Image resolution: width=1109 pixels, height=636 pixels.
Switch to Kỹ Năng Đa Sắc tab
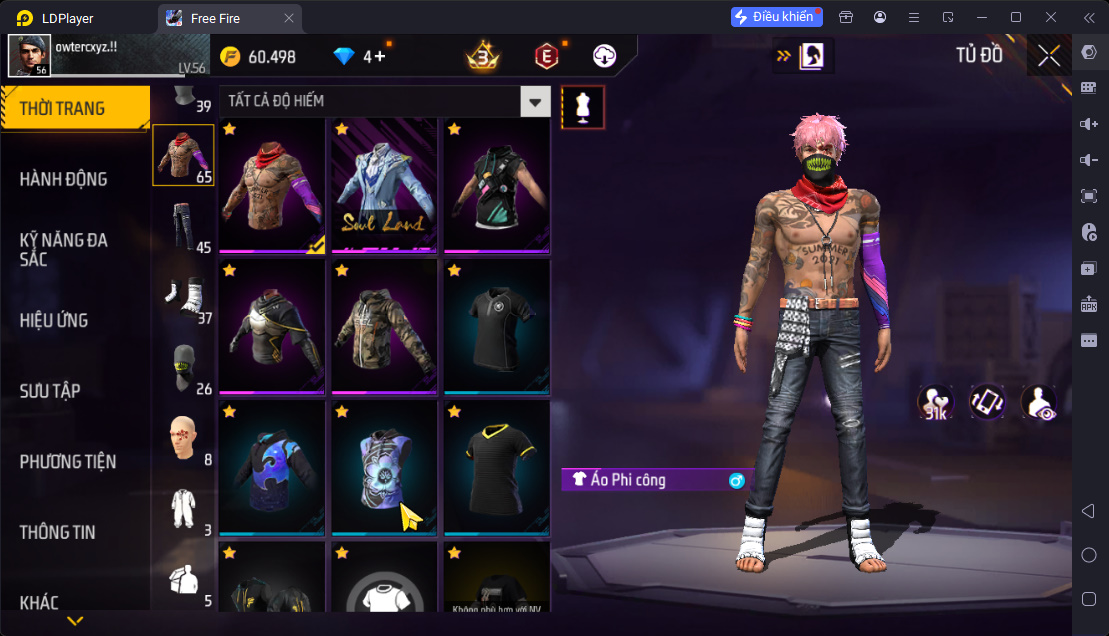[63, 249]
